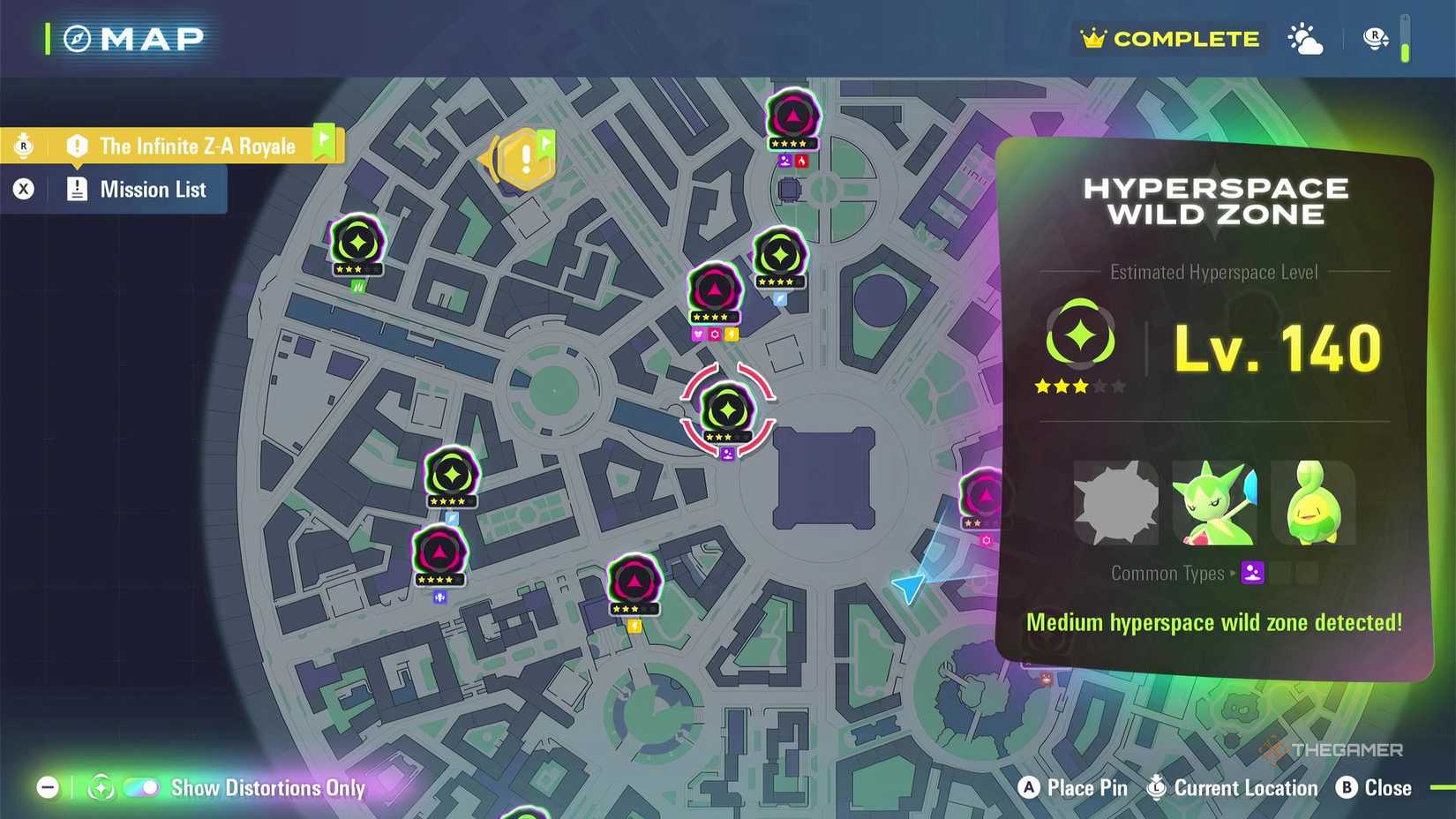Click the compass icon beside the MAP title
1456x819 pixels.
[75, 39]
